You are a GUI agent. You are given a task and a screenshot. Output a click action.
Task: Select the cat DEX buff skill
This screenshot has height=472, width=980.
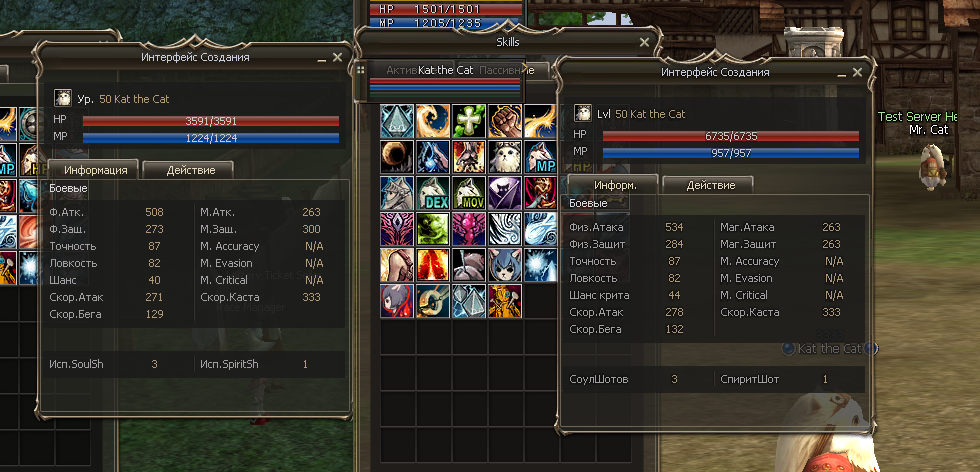432,192
